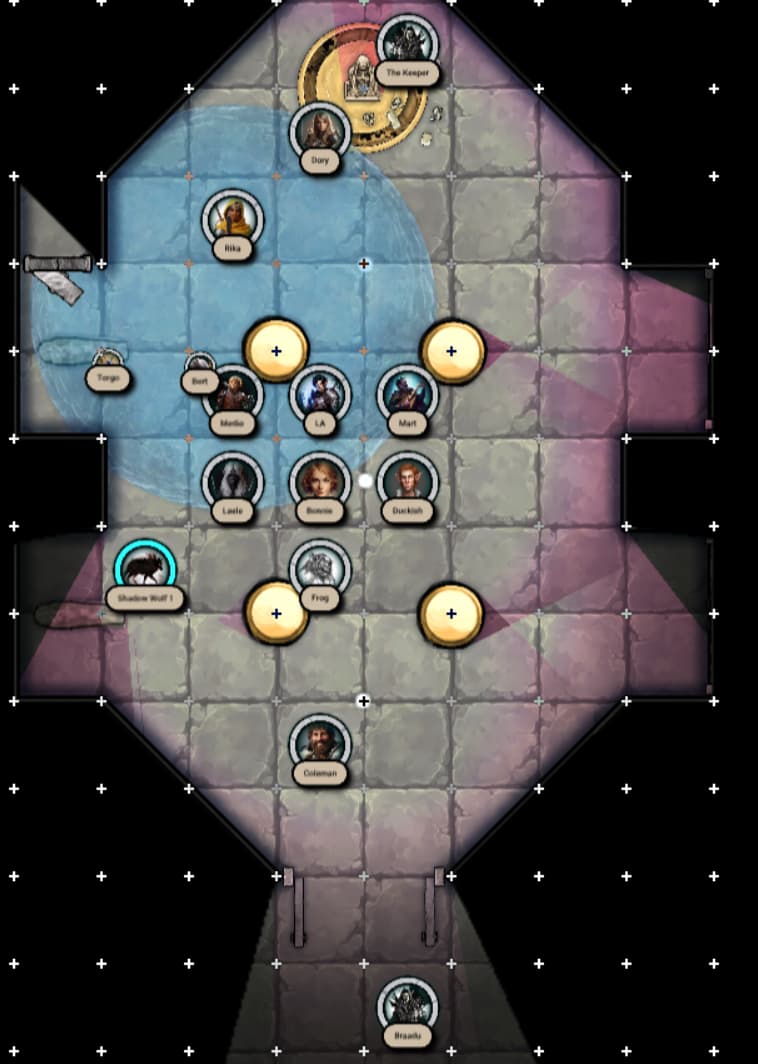Image resolution: width=758 pixels, height=1064 pixels.
Task: Select The Keeper token
Action: (407, 42)
